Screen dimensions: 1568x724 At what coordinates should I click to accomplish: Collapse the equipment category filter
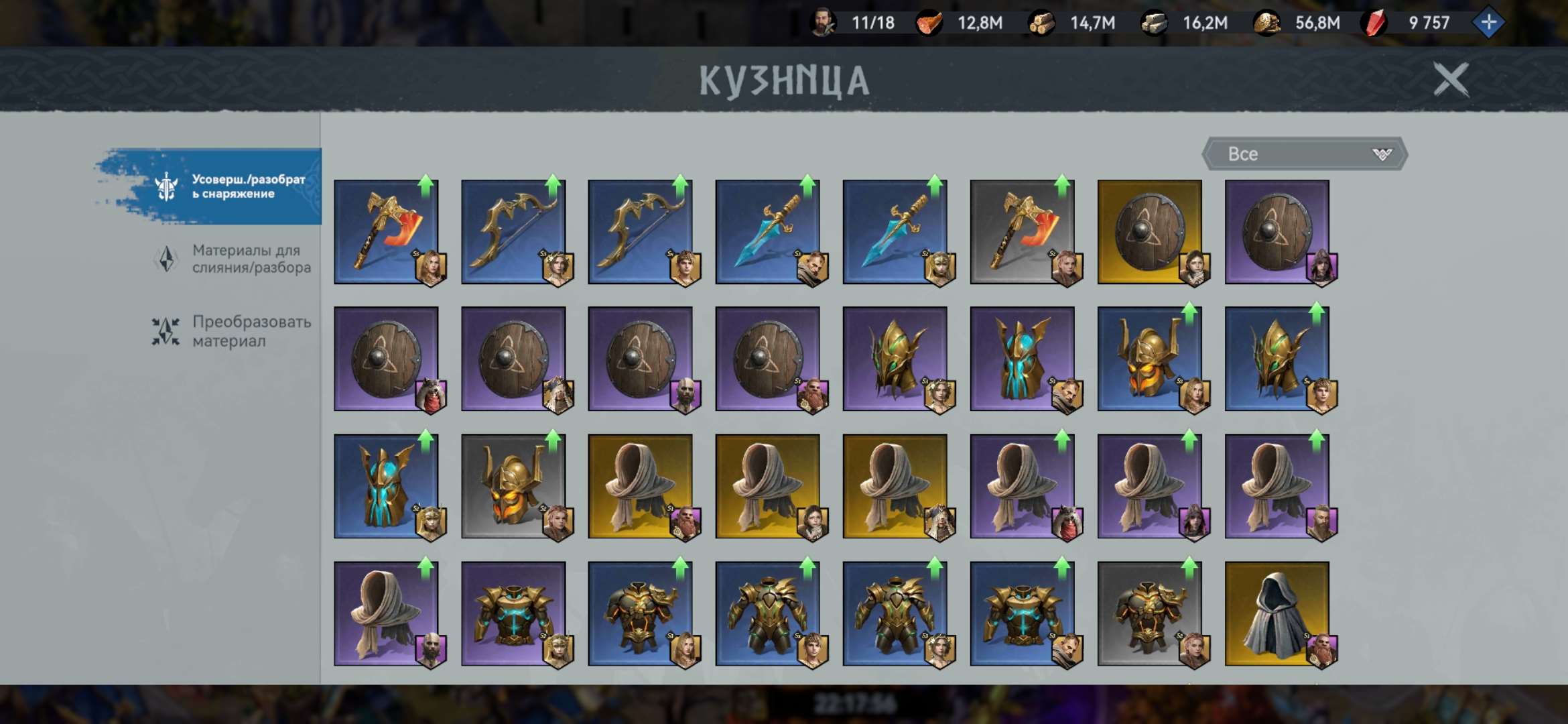[1303, 154]
